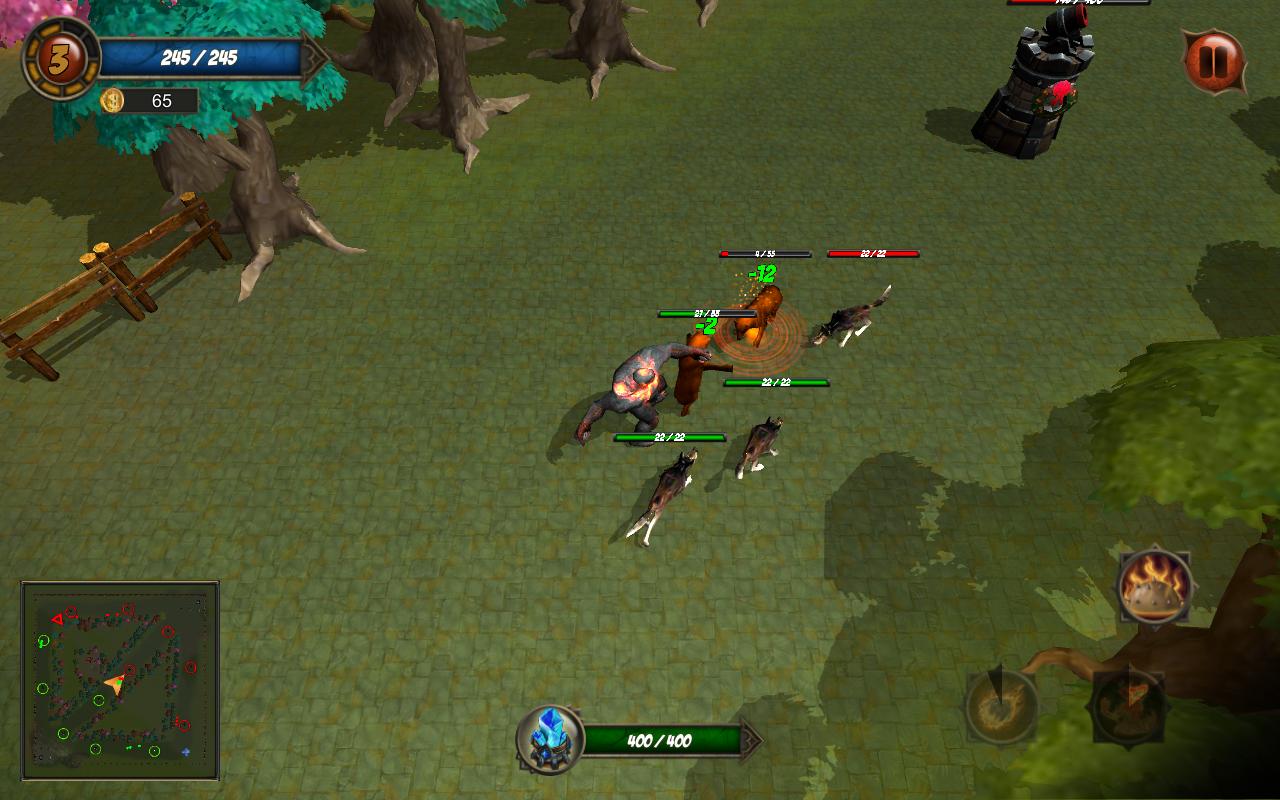The width and height of the screenshot is (1280, 800).
Task: Open the pause menu button
Action: [x=1216, y=58]
